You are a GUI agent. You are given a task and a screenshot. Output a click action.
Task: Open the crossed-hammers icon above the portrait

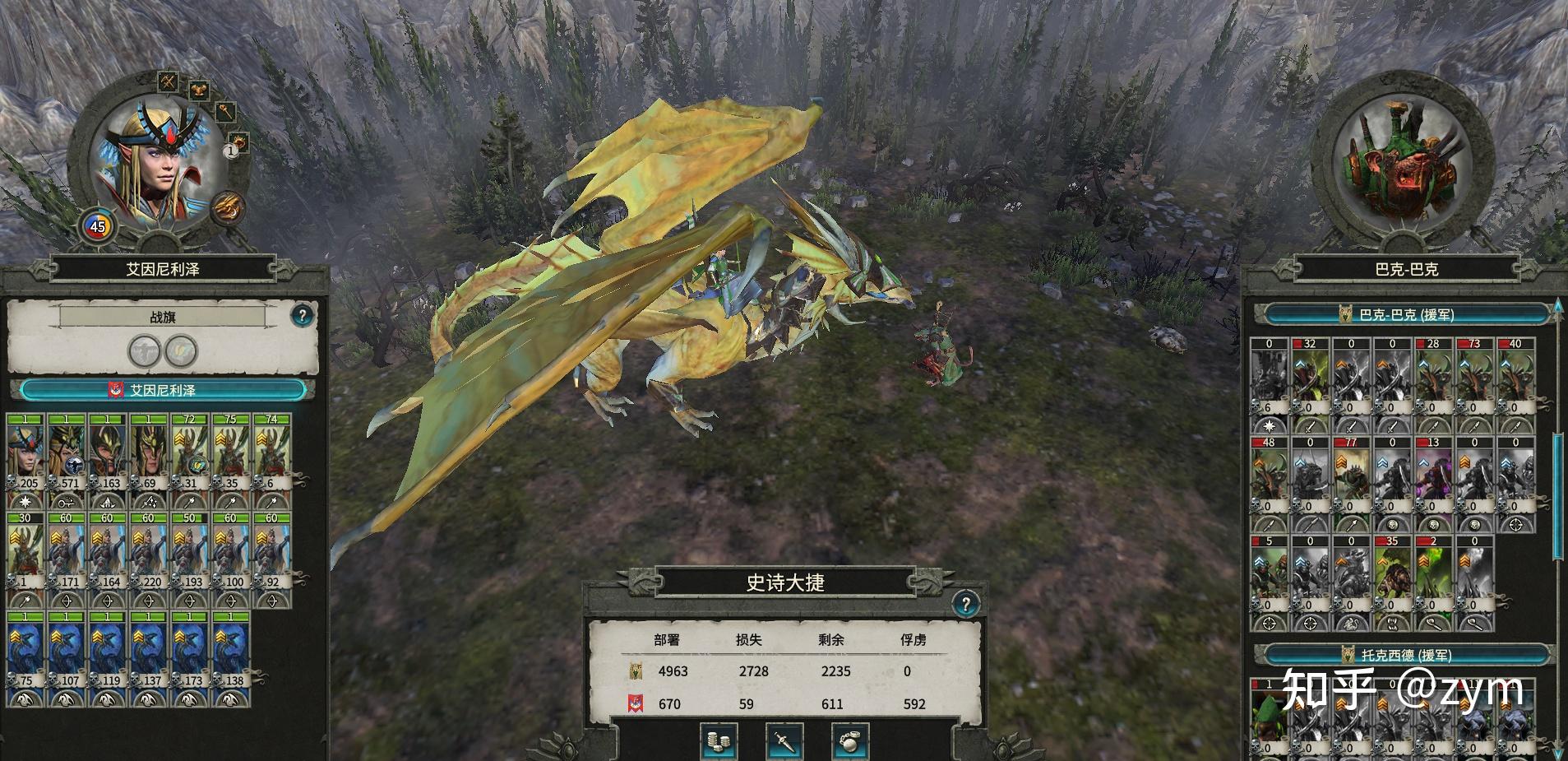tap(169, 81)
